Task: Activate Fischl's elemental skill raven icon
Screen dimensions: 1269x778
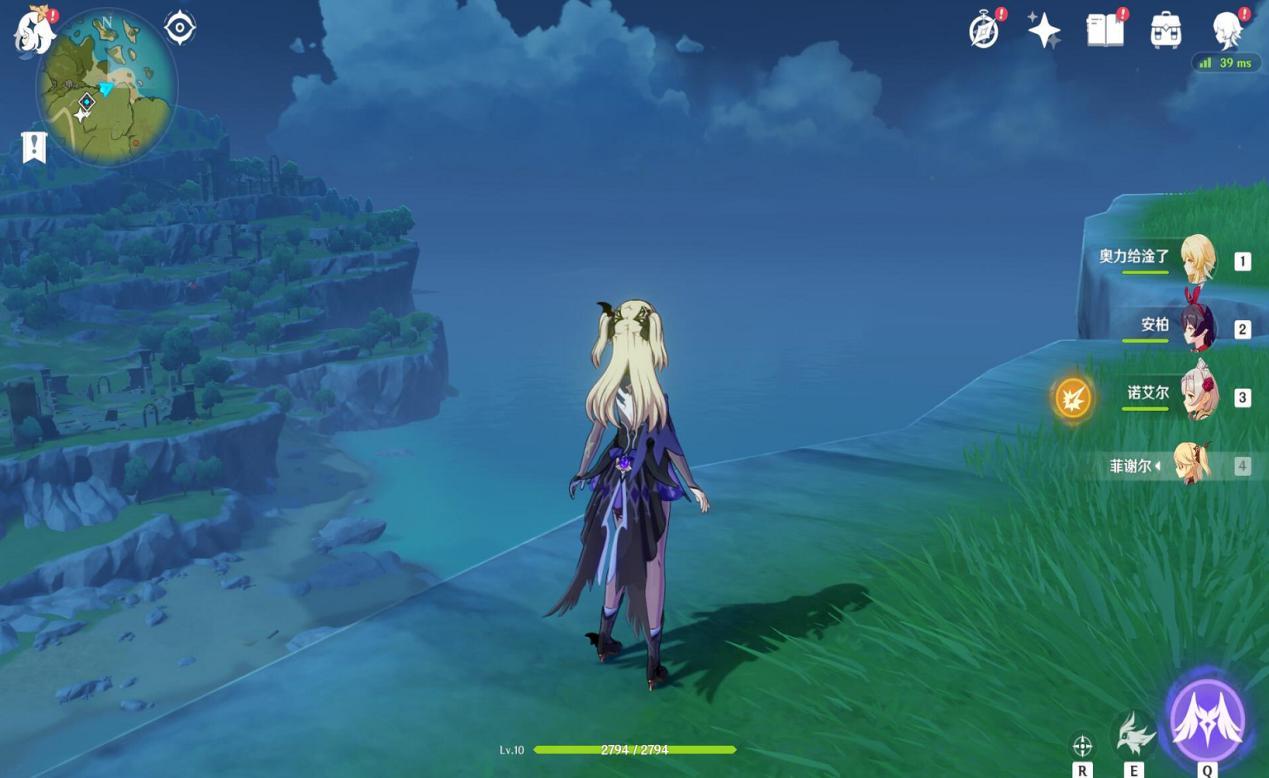Action: coord(1134,736)
